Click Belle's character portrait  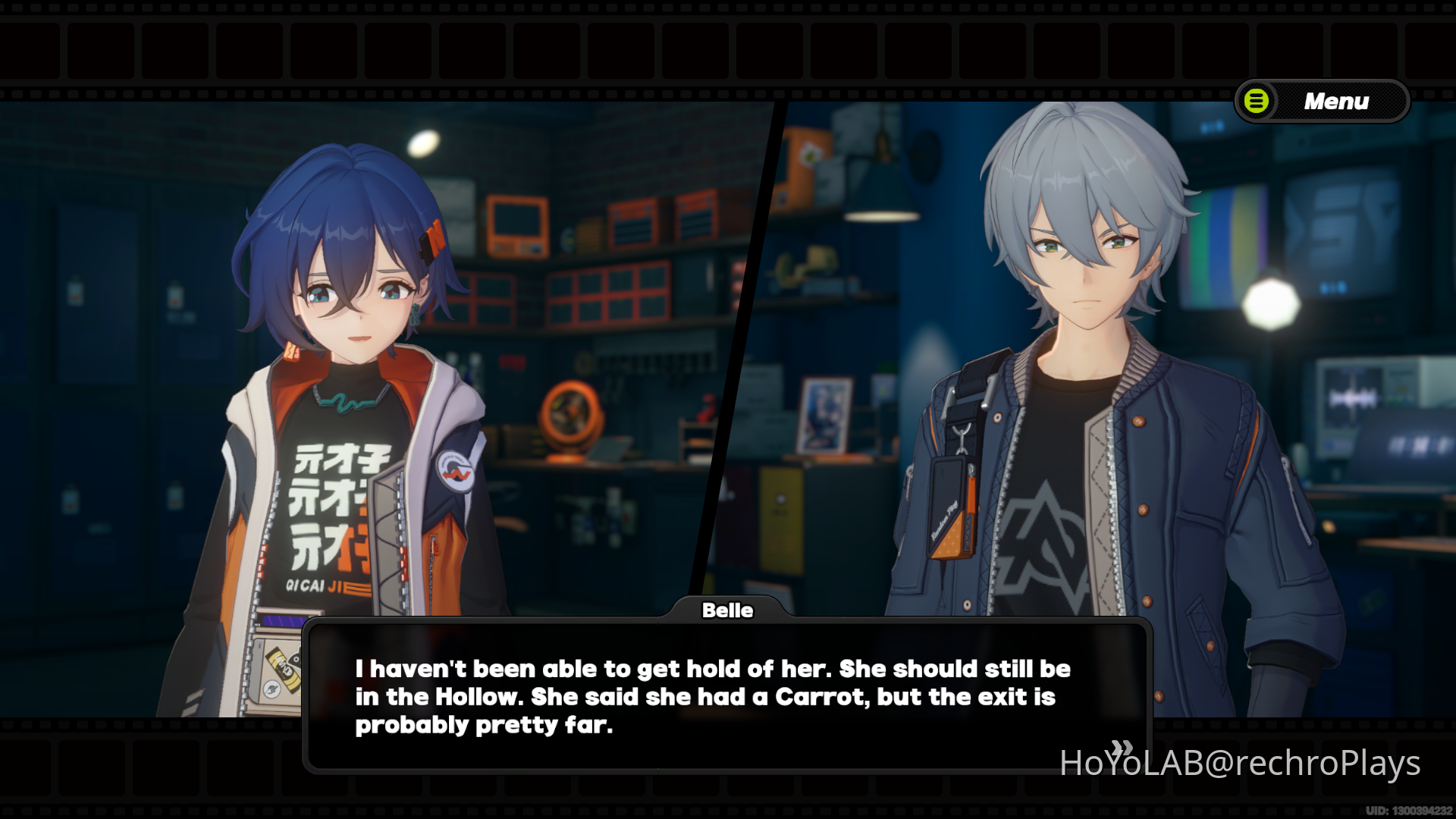pos(341,341)
